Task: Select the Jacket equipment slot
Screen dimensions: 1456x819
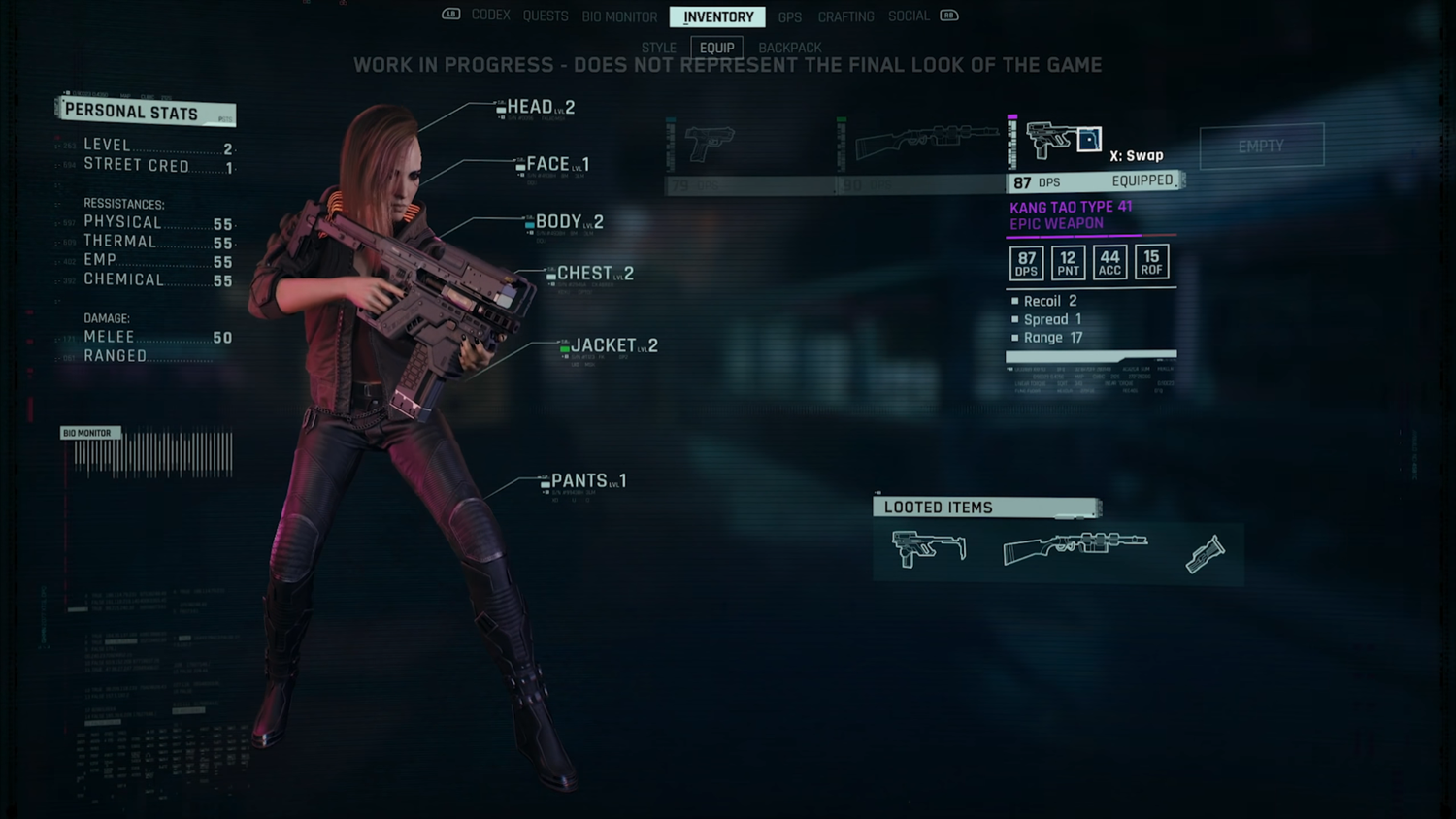Action: pyautogui.click(x=612, y=345)
